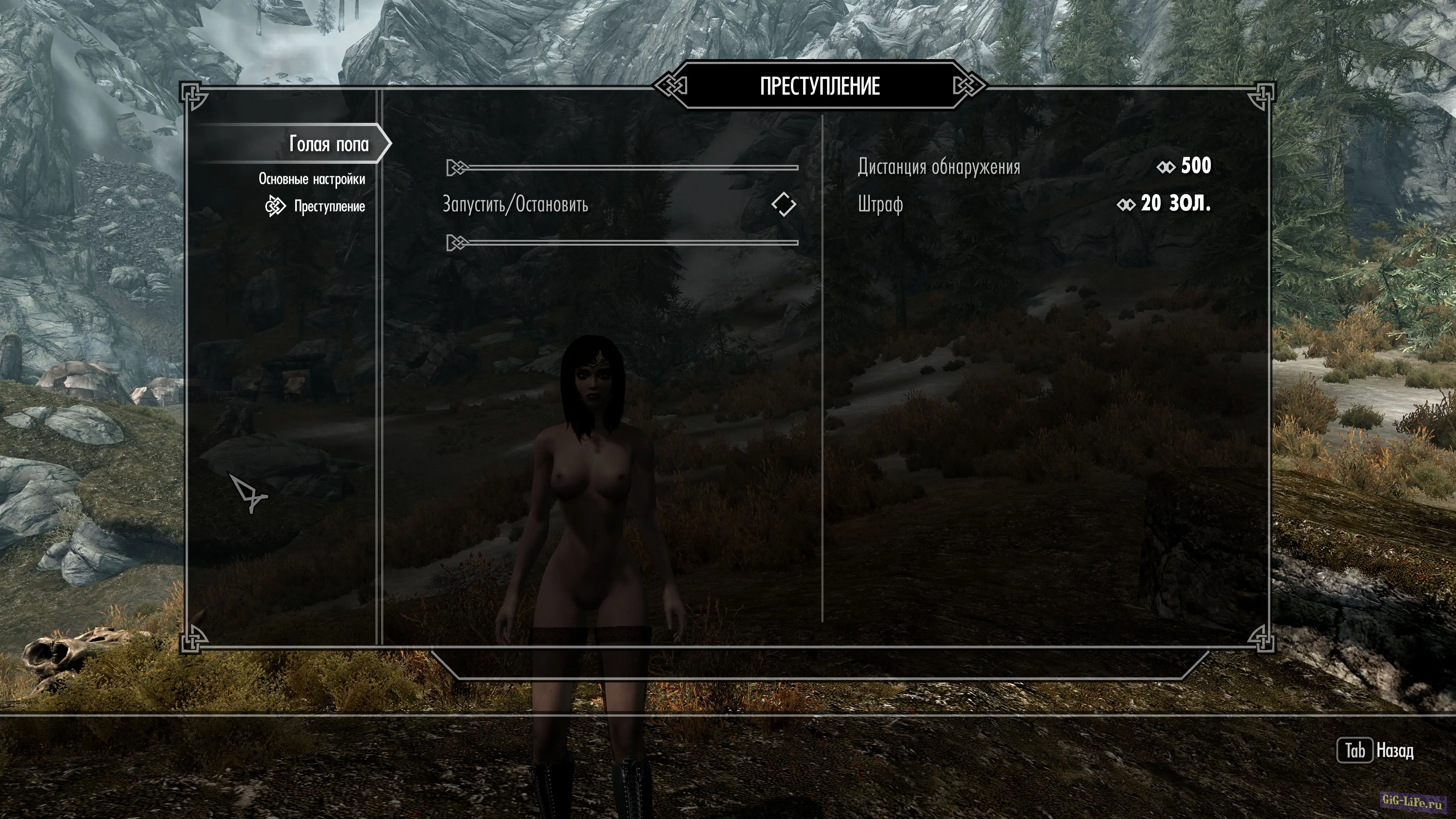
Task: Select the Голая попа mod entry
Action: [x=328, y=144]
